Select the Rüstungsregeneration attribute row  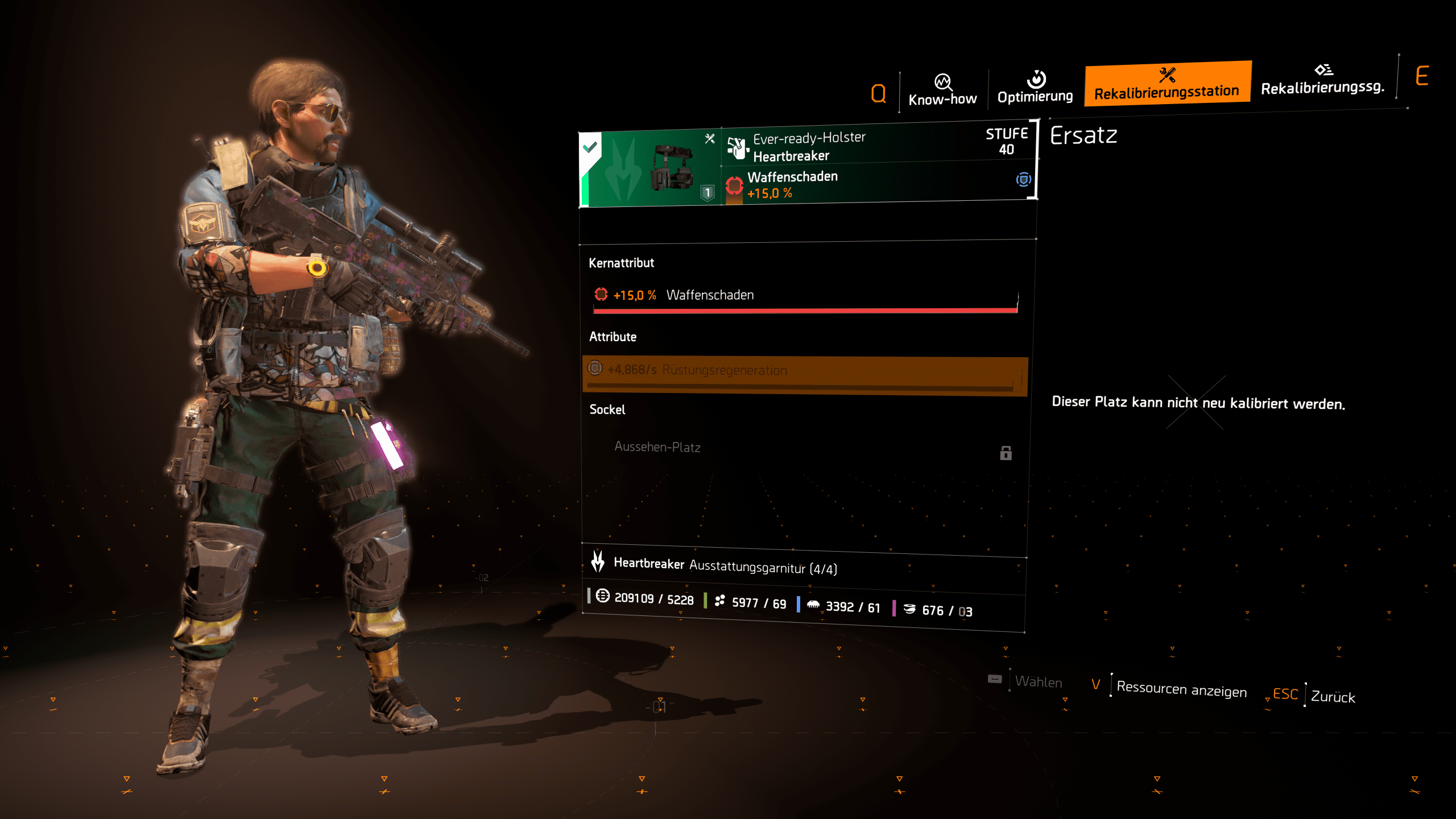[x=805, y=373]
